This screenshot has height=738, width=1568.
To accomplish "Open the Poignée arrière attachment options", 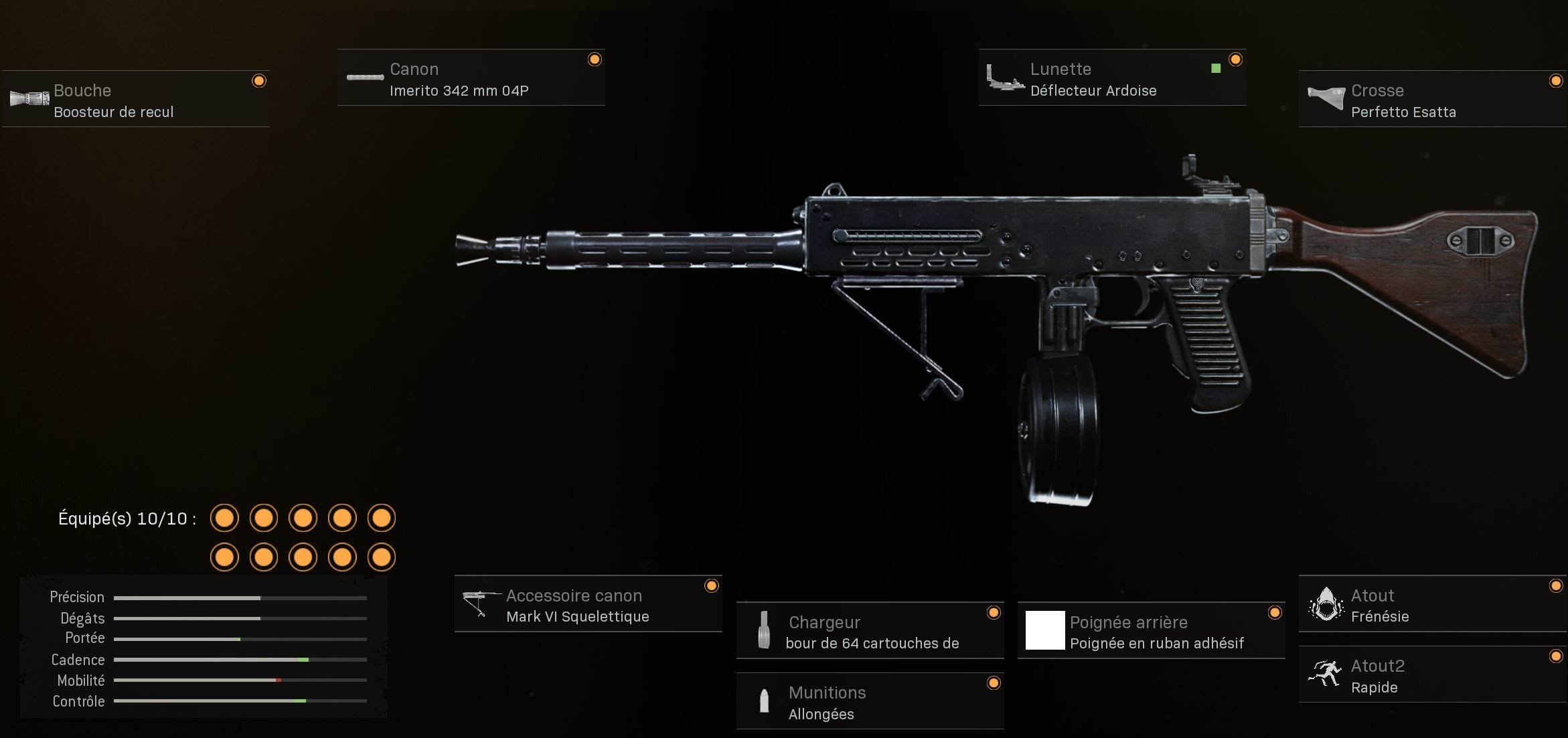I will click(1152, 630).
